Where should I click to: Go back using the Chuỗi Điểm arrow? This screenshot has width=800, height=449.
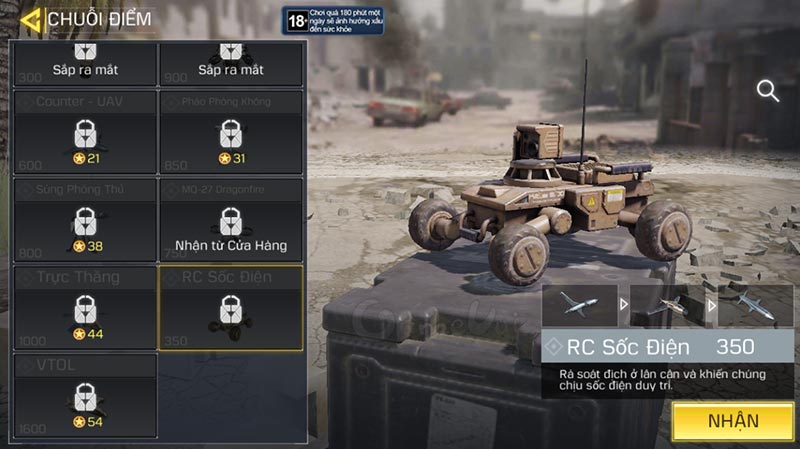[x=30, y=19]
